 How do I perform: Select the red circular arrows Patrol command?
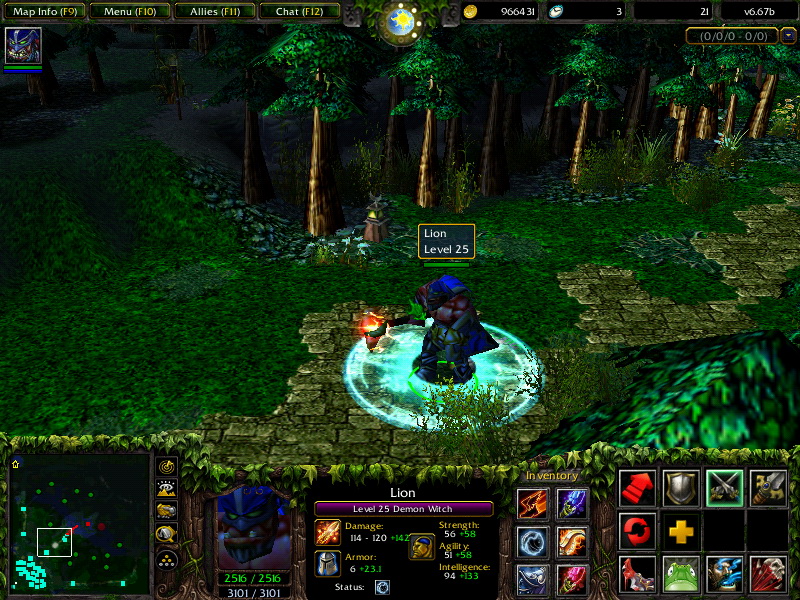(637, 530)
